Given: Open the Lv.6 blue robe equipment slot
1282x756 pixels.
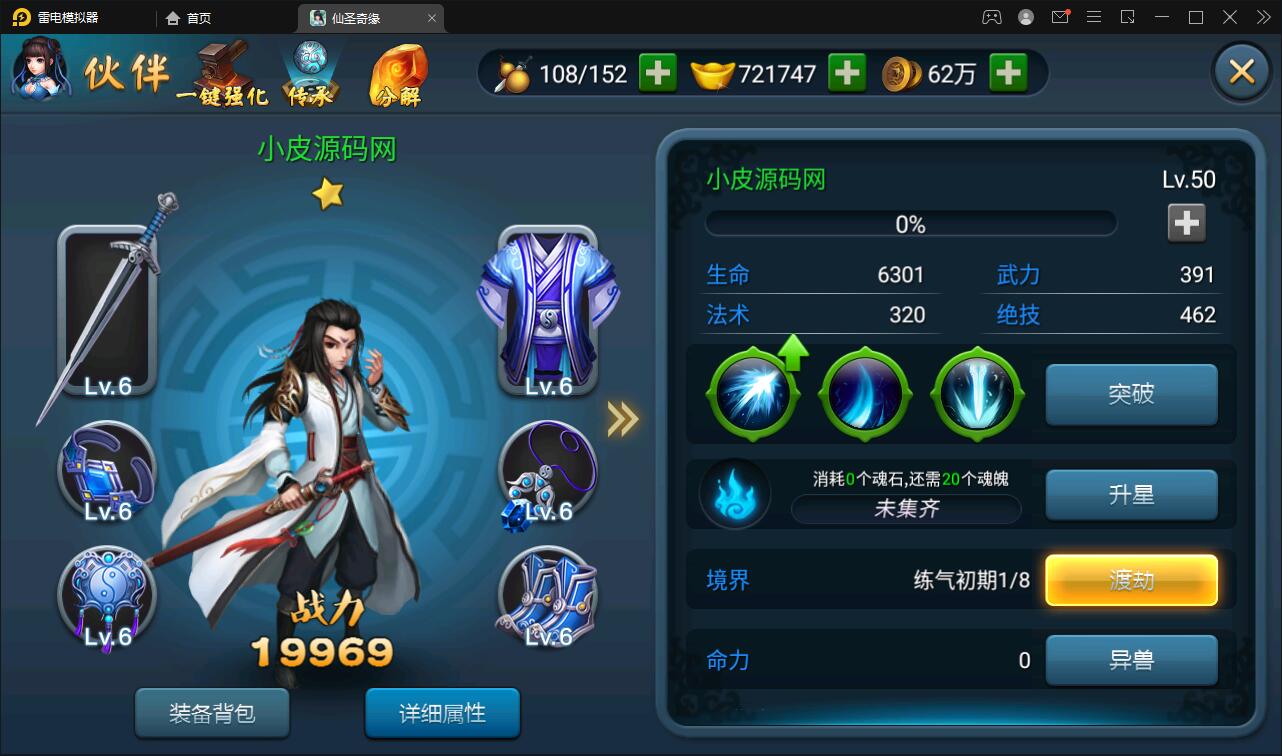Looking at the screenshot, I should [549, 310].
